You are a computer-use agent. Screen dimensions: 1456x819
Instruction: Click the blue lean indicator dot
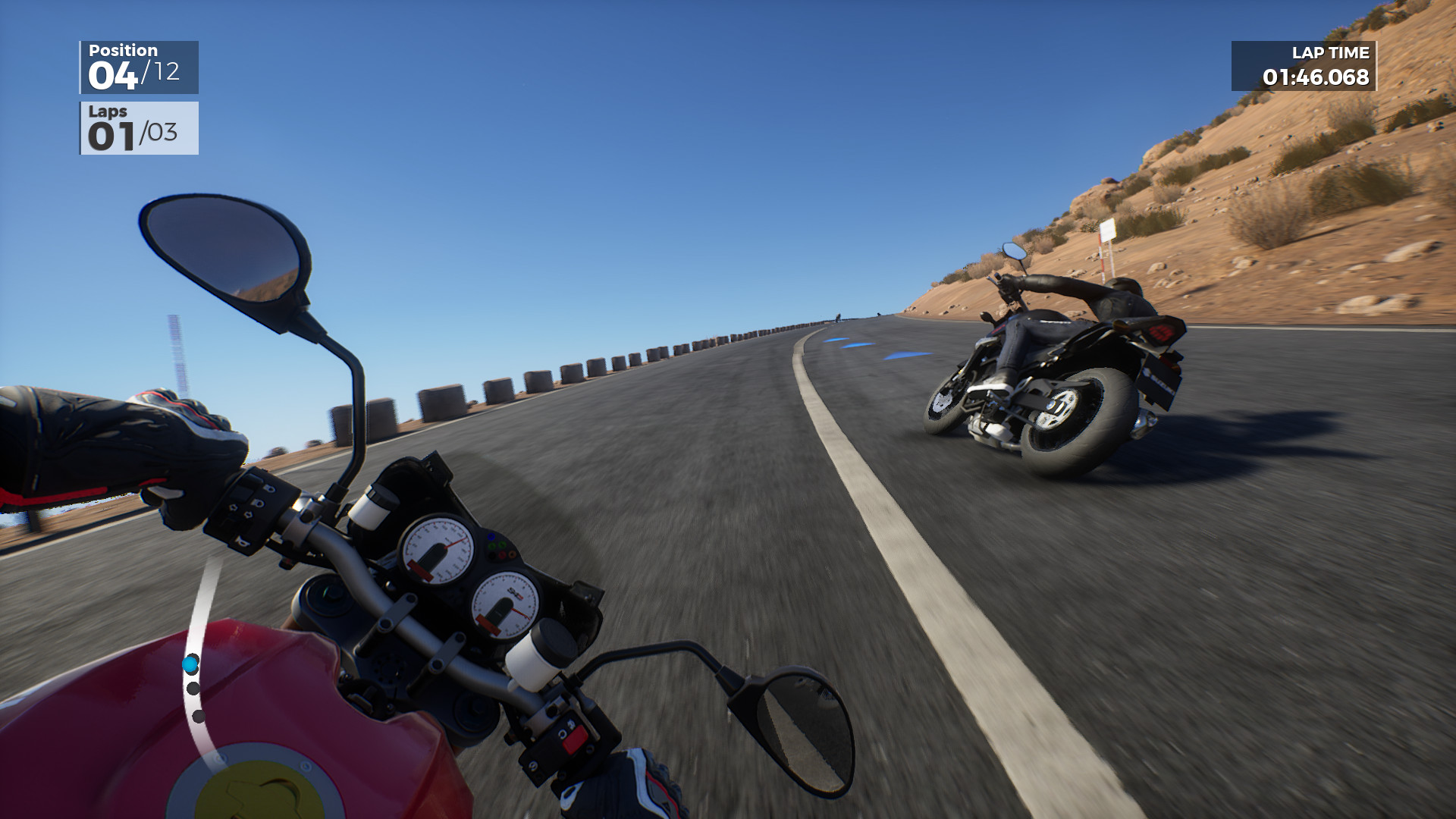click(x=189, y=664)
